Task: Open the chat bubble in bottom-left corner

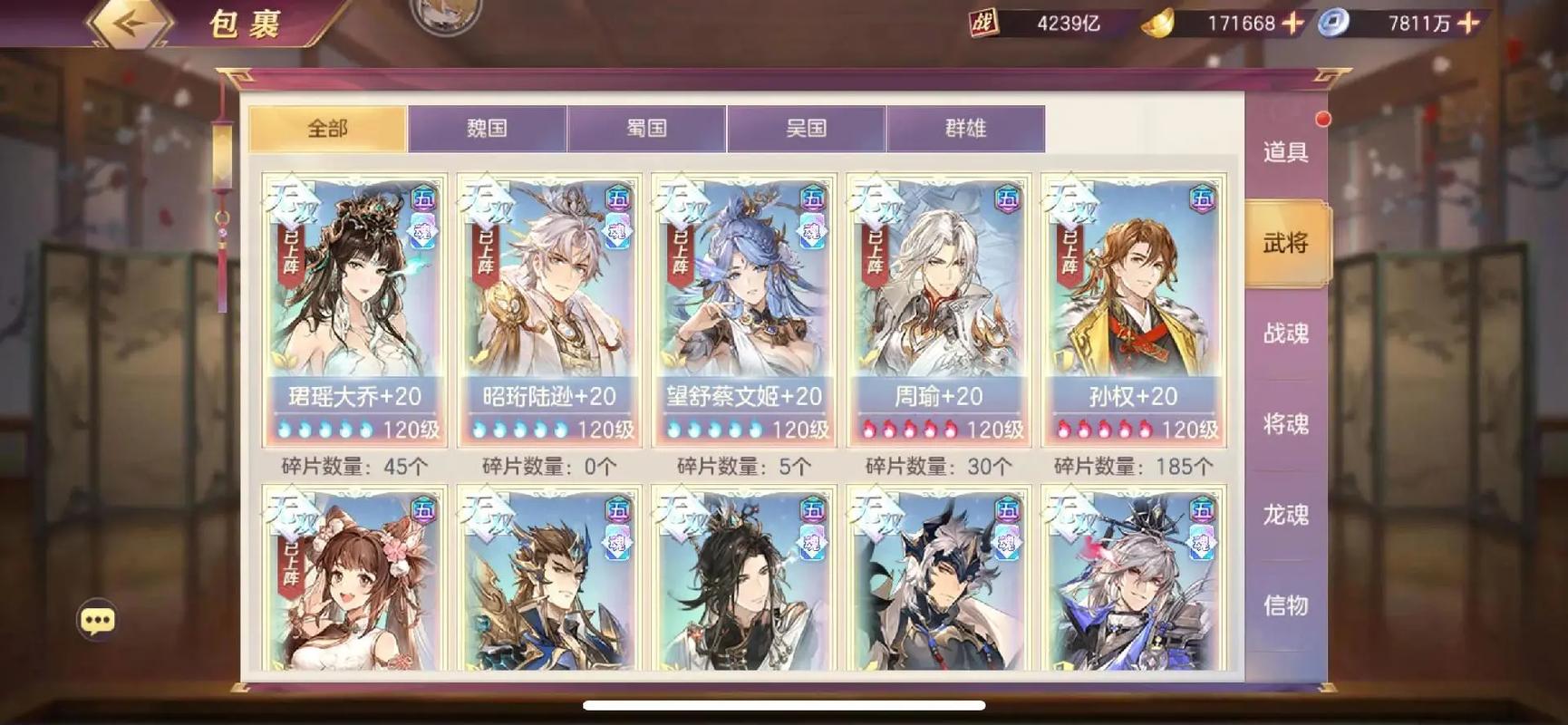Action: 96,619
